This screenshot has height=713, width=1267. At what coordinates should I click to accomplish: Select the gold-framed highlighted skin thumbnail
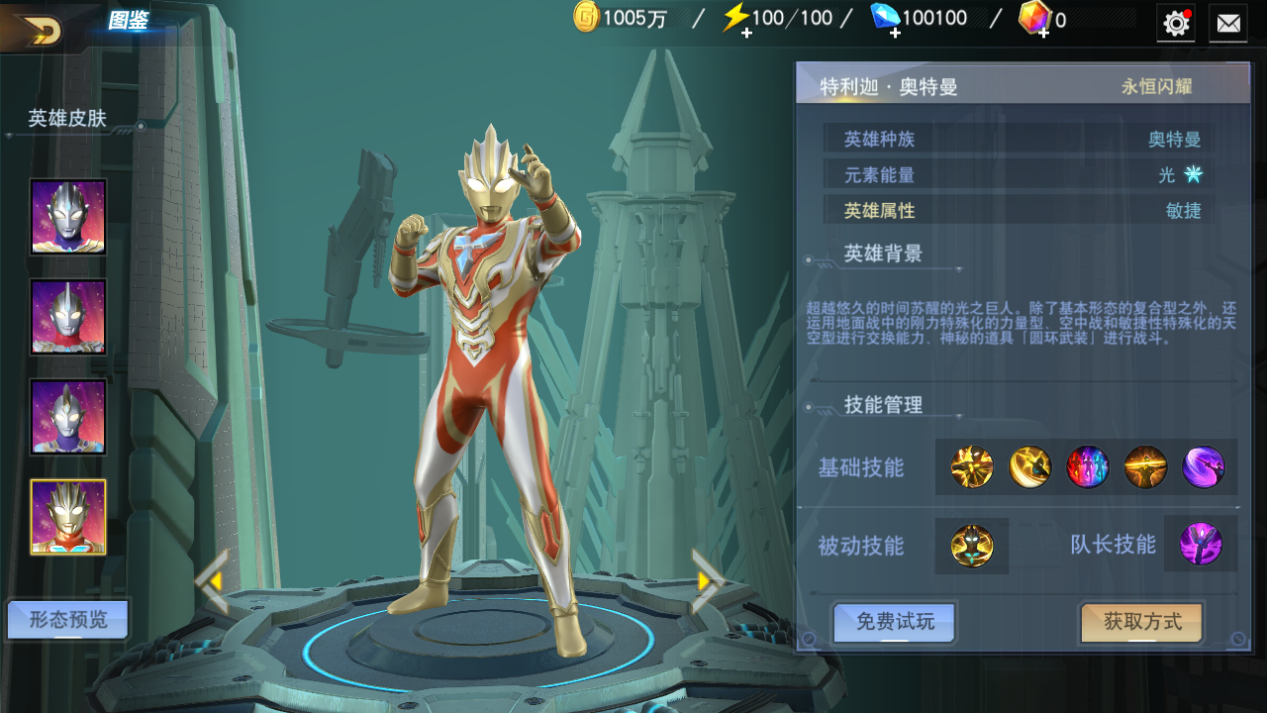68,516
